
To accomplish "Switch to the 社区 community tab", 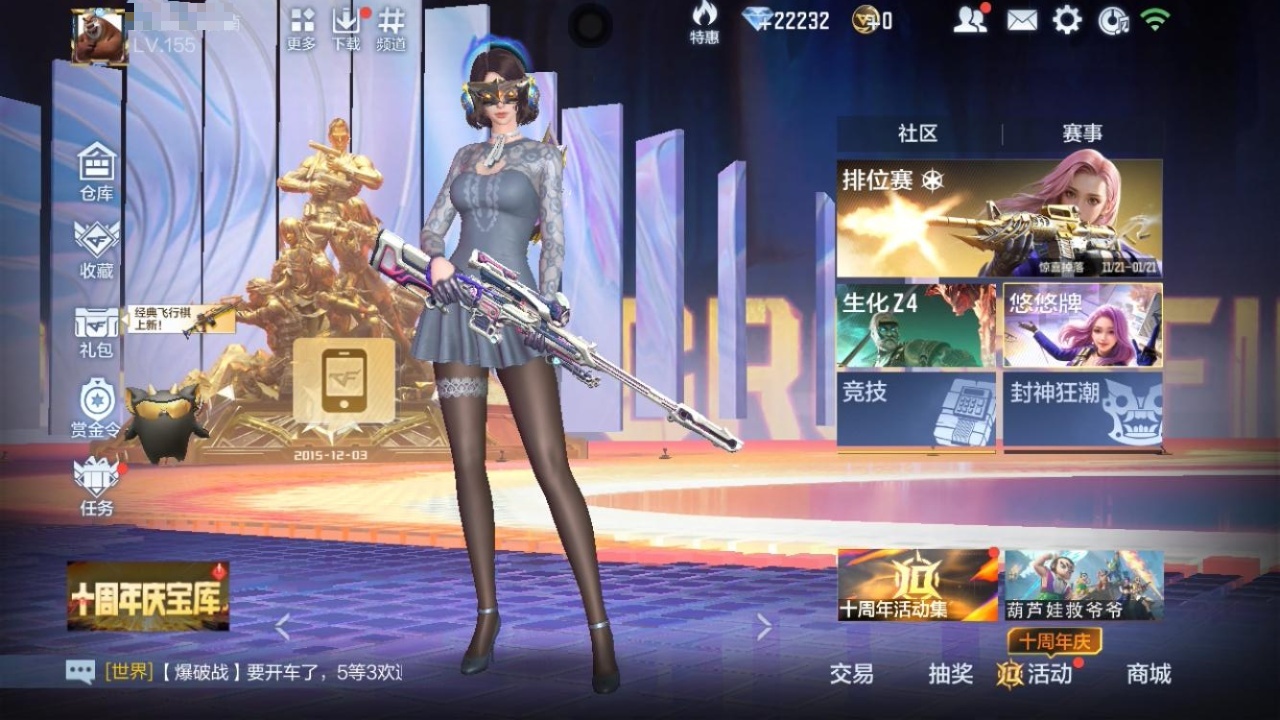I will click(x=918, y=133).
